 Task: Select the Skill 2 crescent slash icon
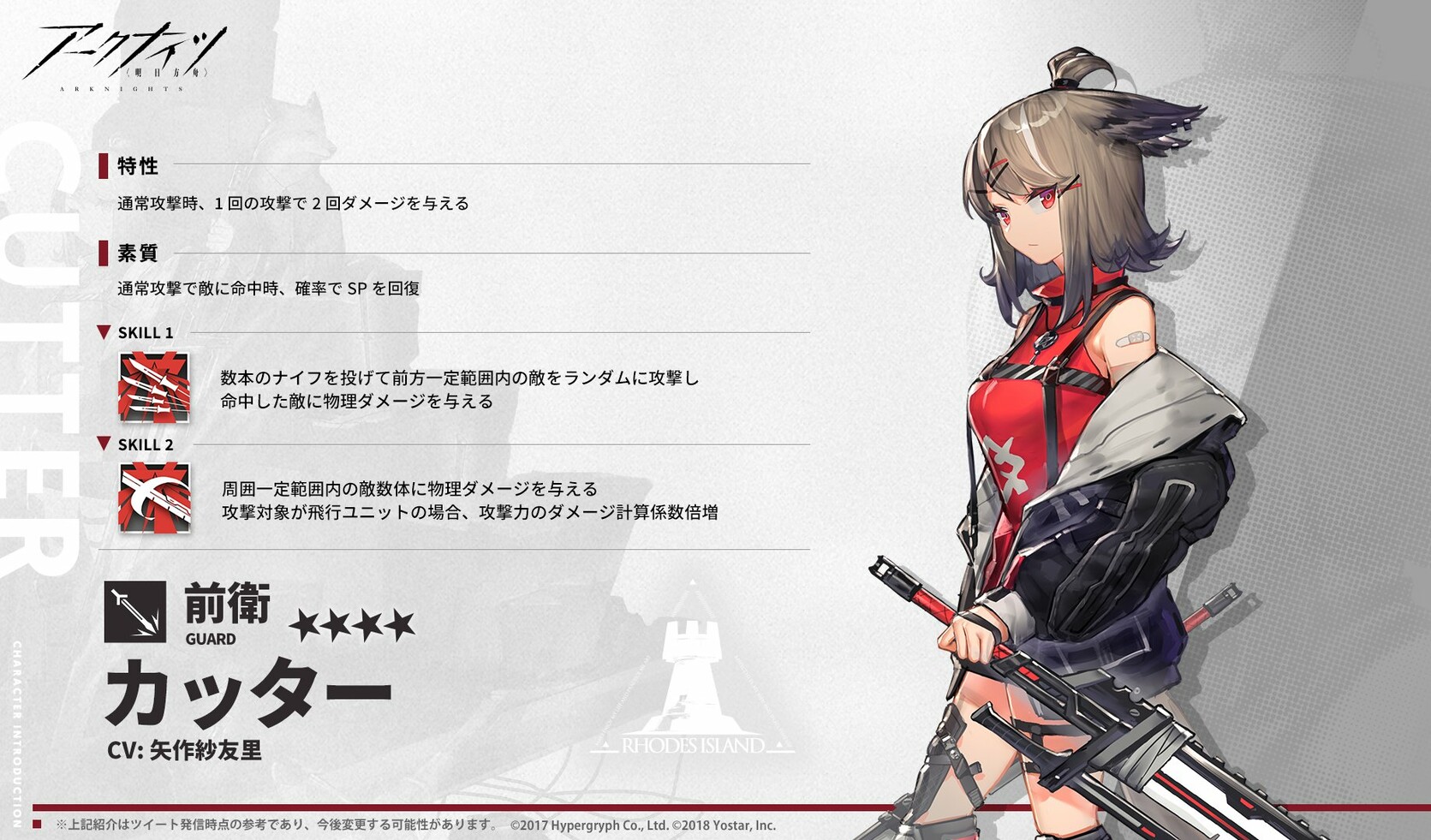(x=154, y=497)
